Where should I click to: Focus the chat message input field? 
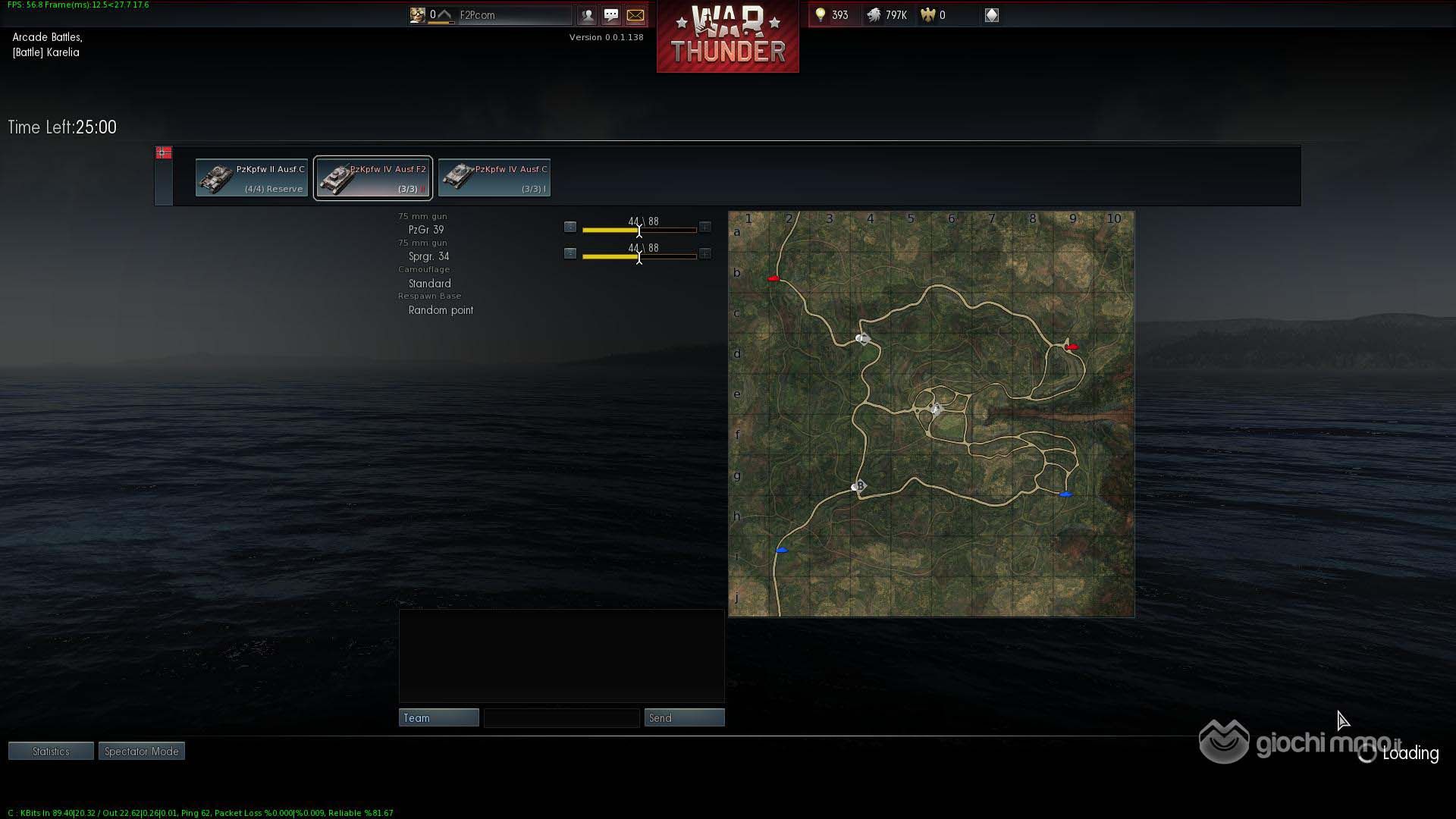[x=561, y=718]
